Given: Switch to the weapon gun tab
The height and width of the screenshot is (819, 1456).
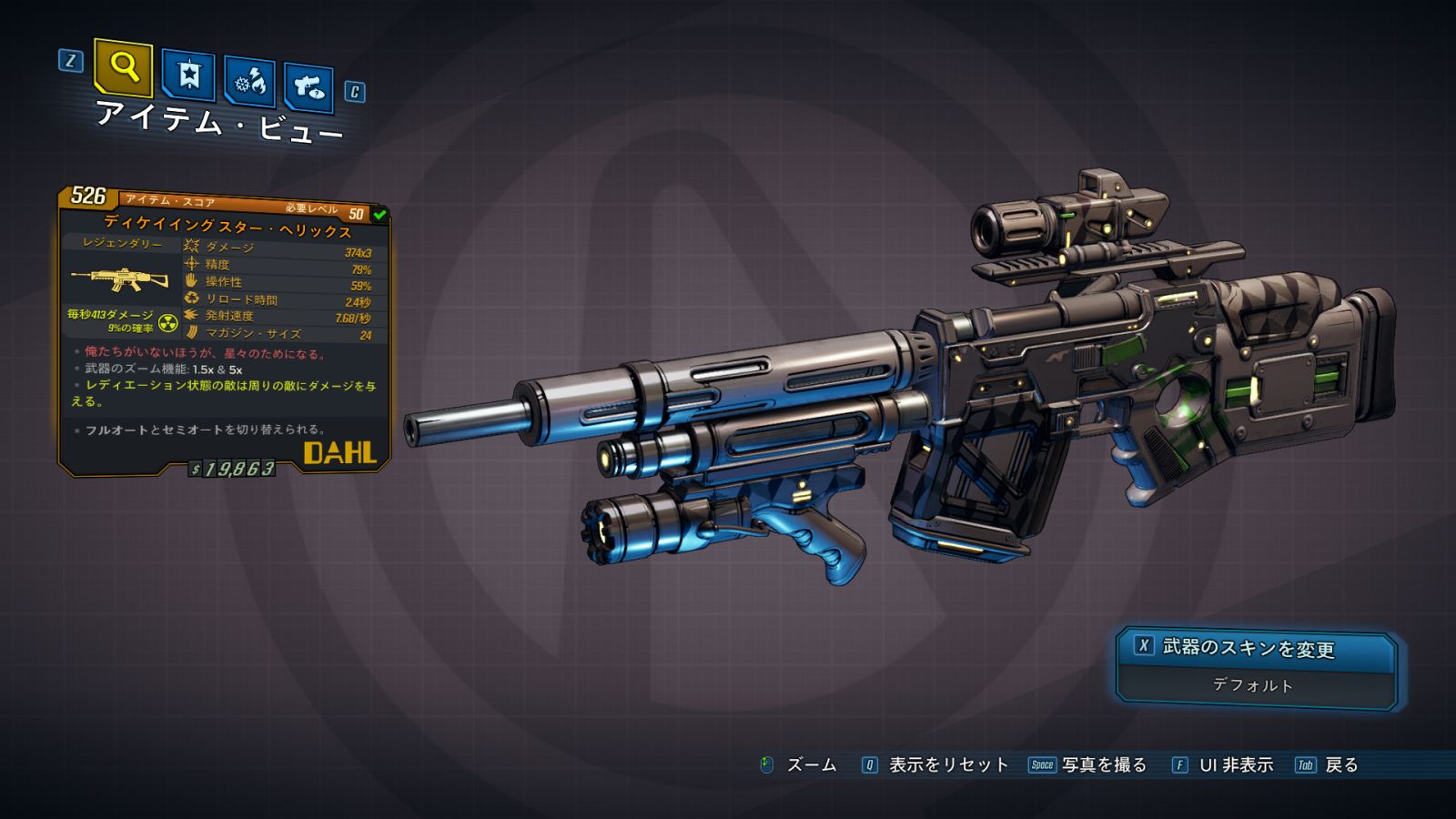Looking at the screenshot, I should [308, 88].
